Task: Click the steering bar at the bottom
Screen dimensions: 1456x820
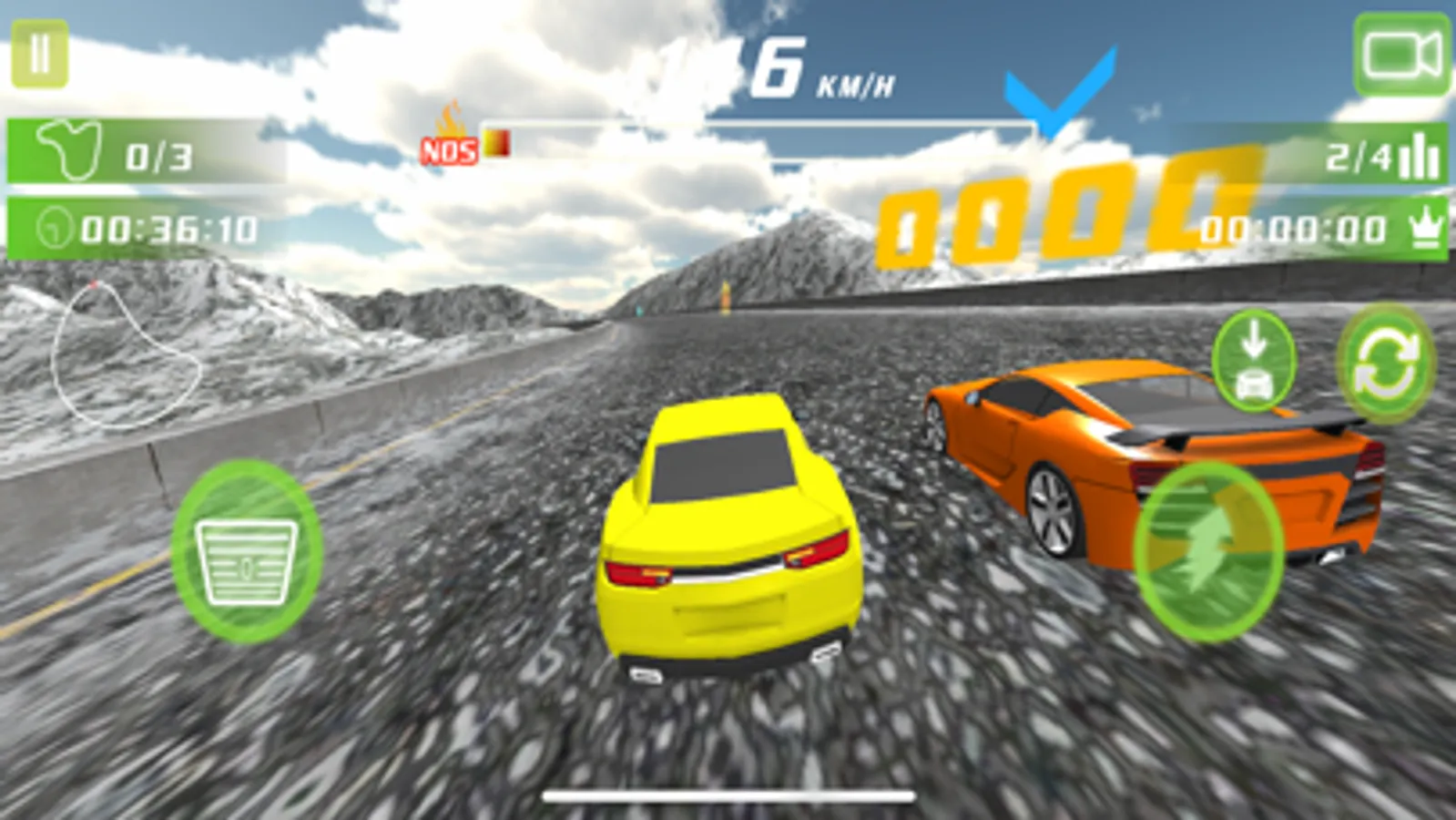Action: [x=728, y=794]
